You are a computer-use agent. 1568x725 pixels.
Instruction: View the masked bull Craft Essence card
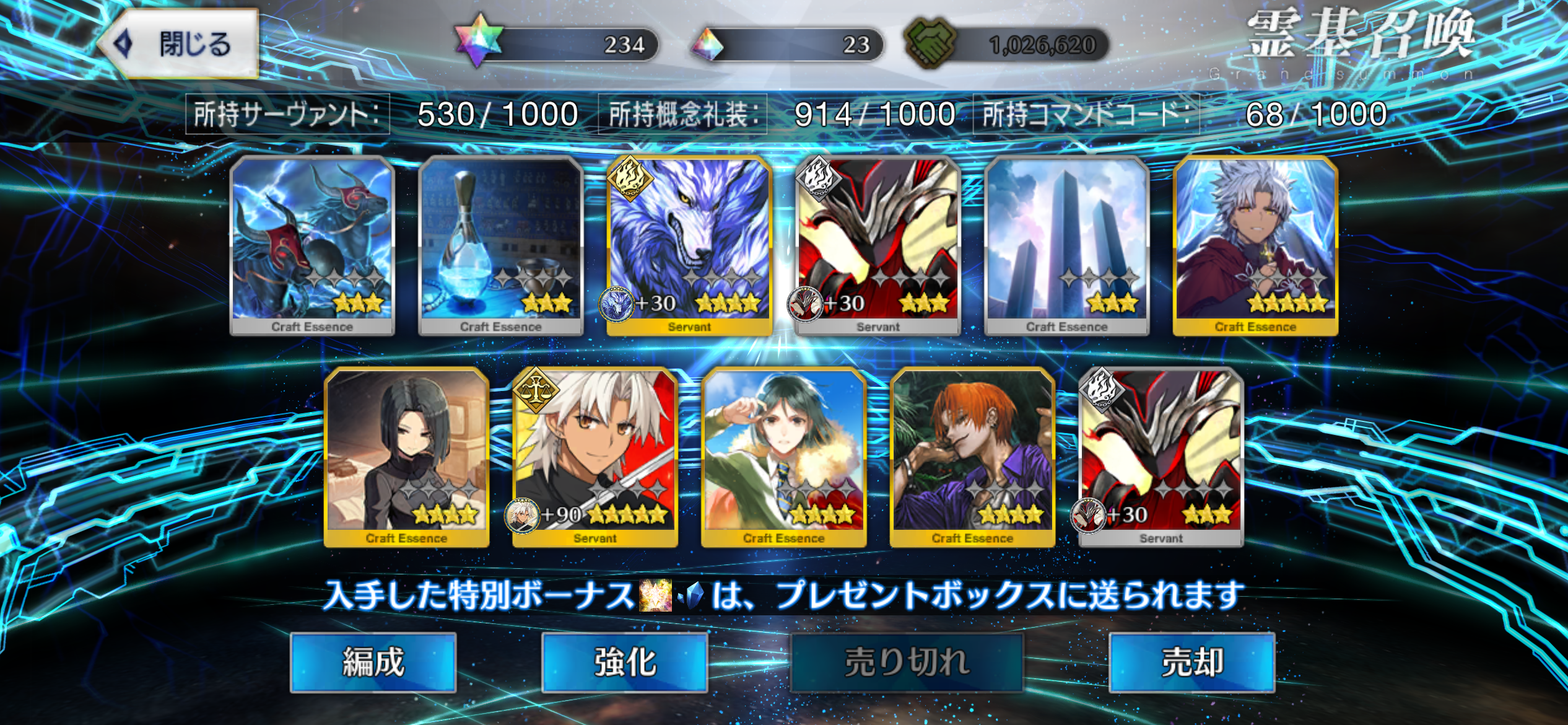pos(312,245)
